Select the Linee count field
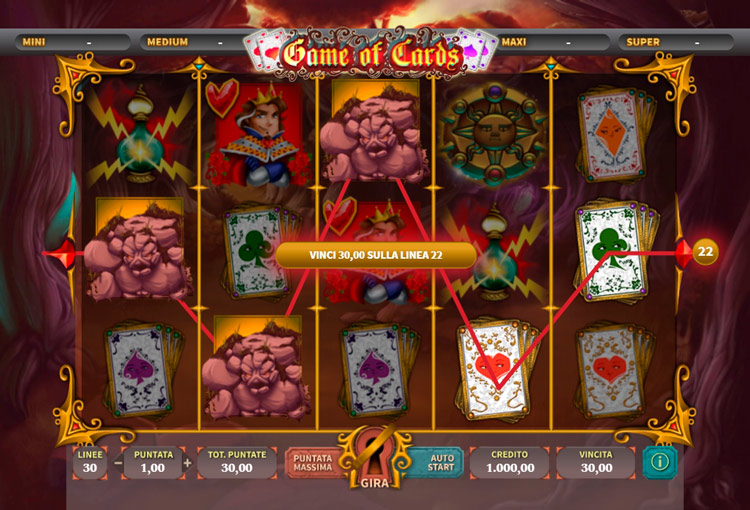 tap(88, 462)
